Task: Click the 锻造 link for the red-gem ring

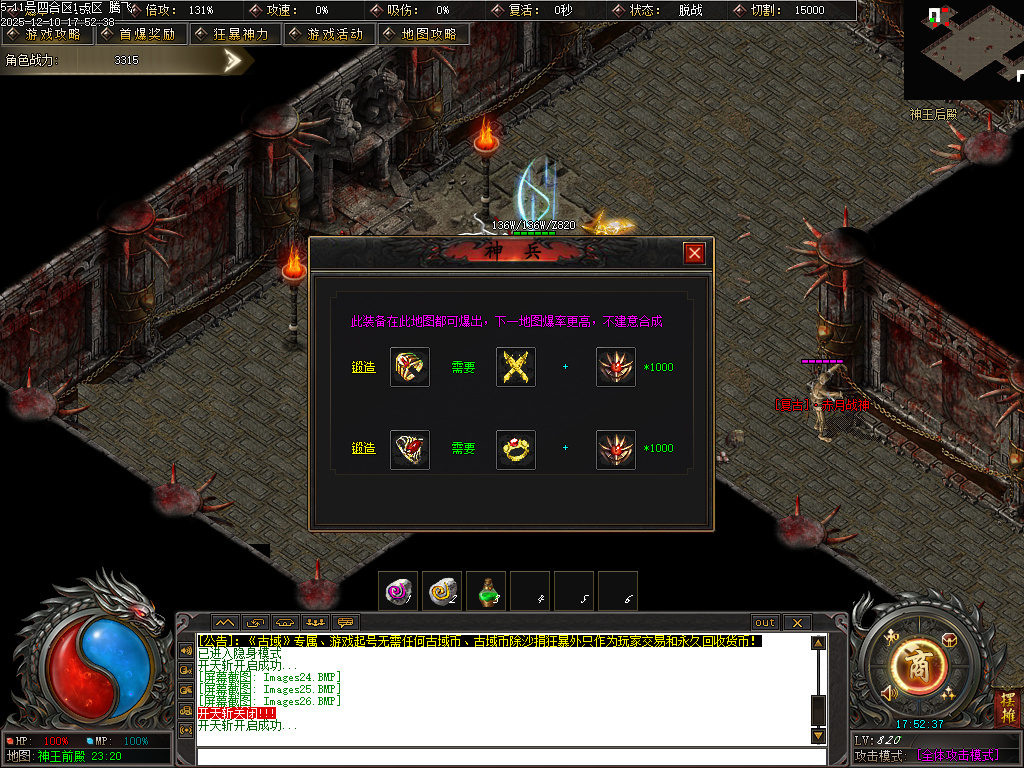Action: (363, 448)
